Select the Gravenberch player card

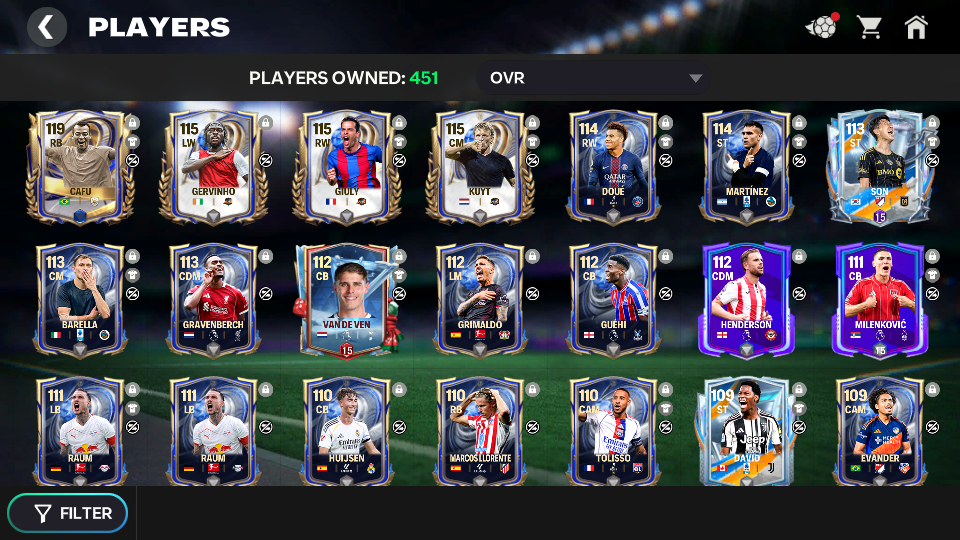pyautogui.click(x=213, y=298)
